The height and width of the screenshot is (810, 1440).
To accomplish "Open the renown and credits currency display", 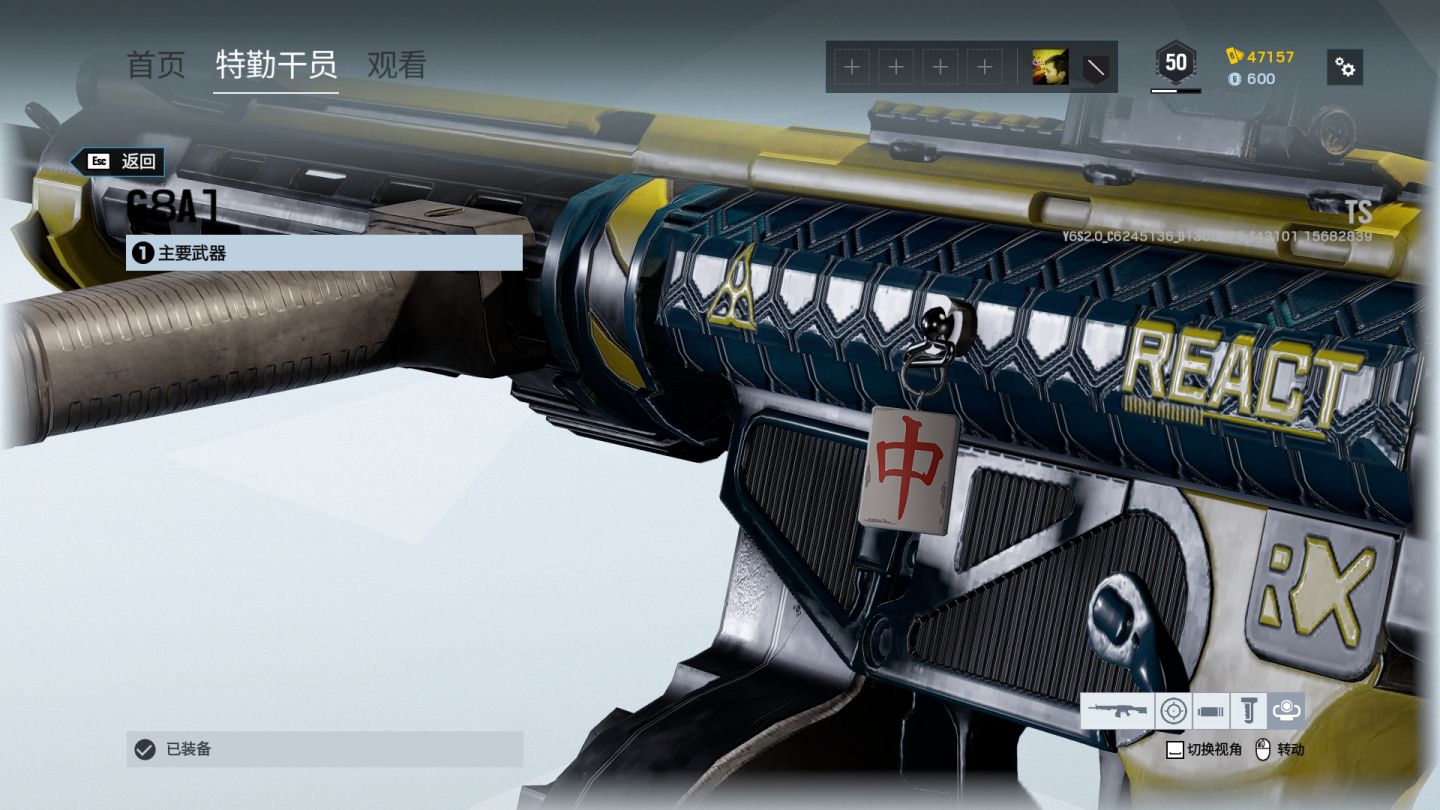I will pyautogui.click(x=1260, y=67).
